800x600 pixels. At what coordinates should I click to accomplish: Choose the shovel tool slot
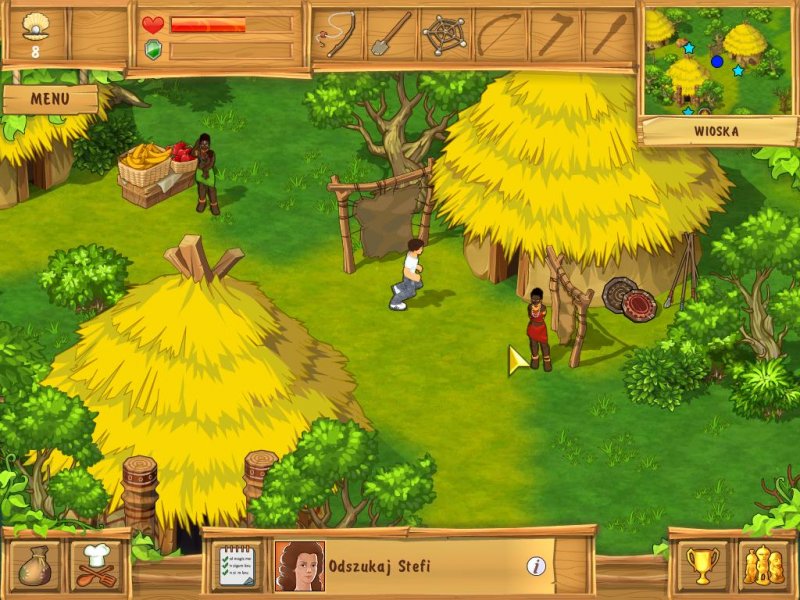(391, 35)
